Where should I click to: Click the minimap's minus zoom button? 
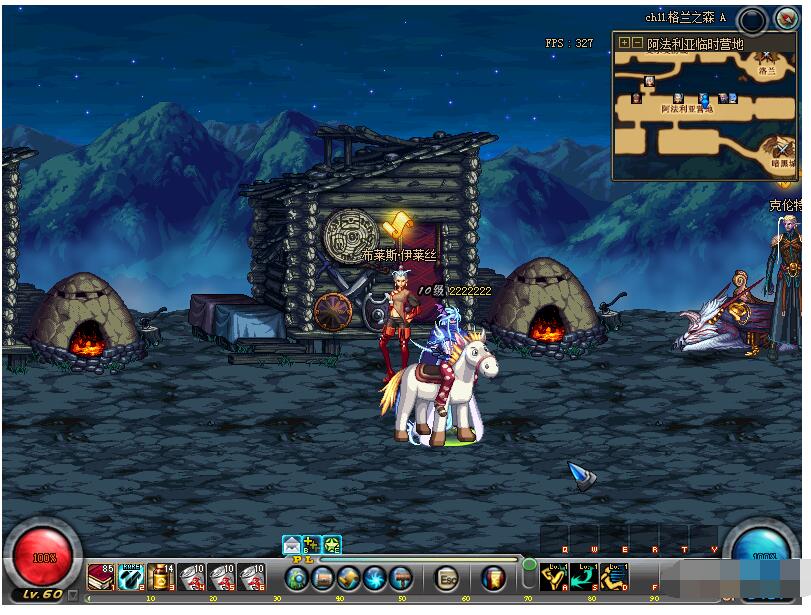pyautogui.click(x=637, y=43)
